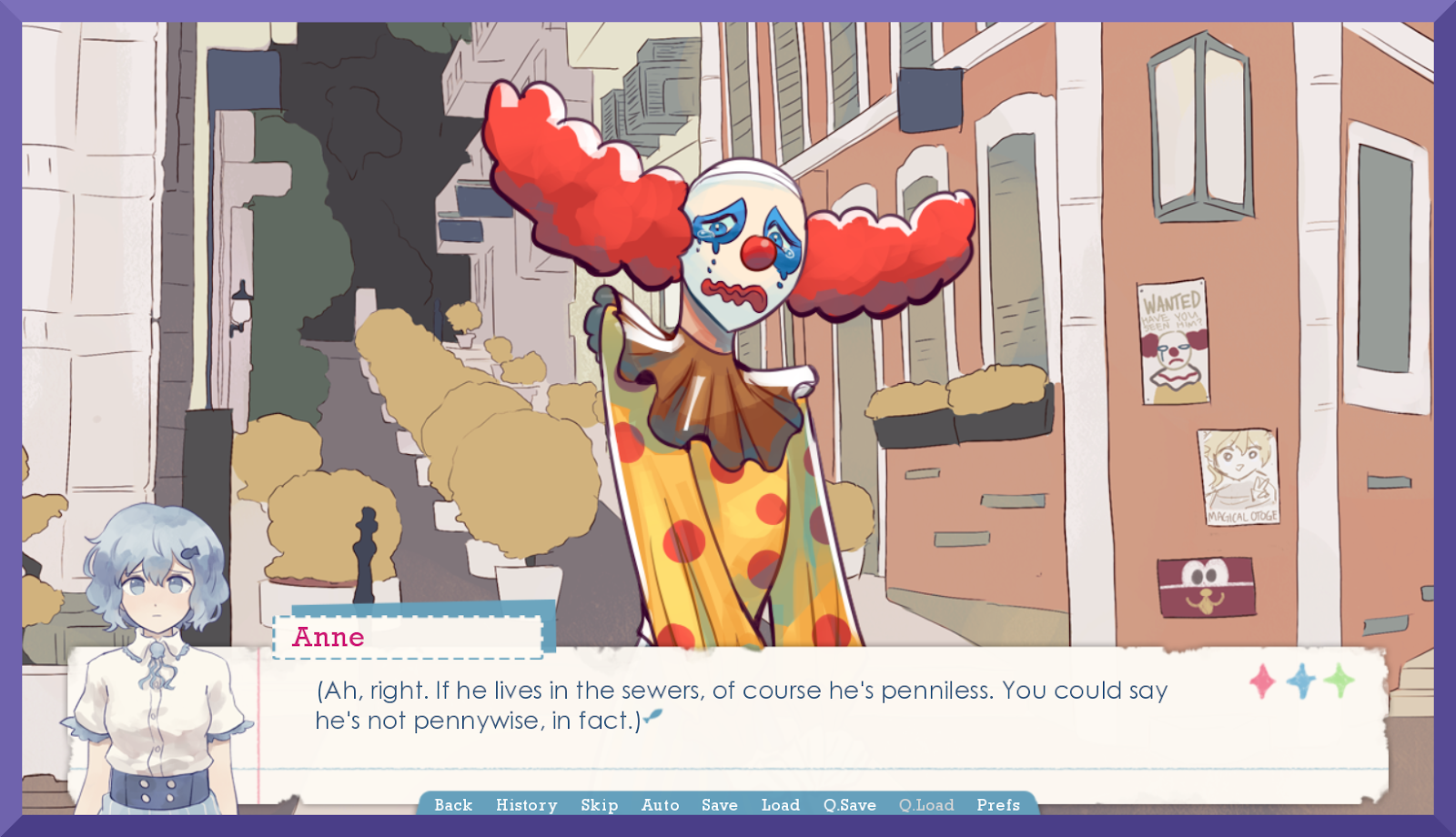Open the Prefs screen
This screenshot has width=1456, height=837.
point(997,805)
